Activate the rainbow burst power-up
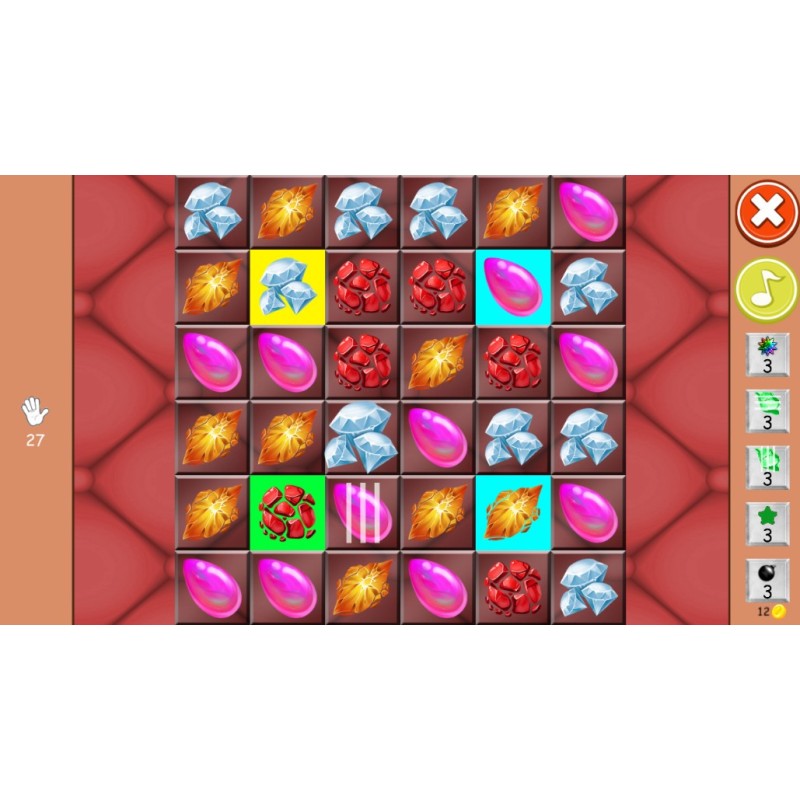Image resolution: width=800 pixels, height=800 pixels. (767, 355)
